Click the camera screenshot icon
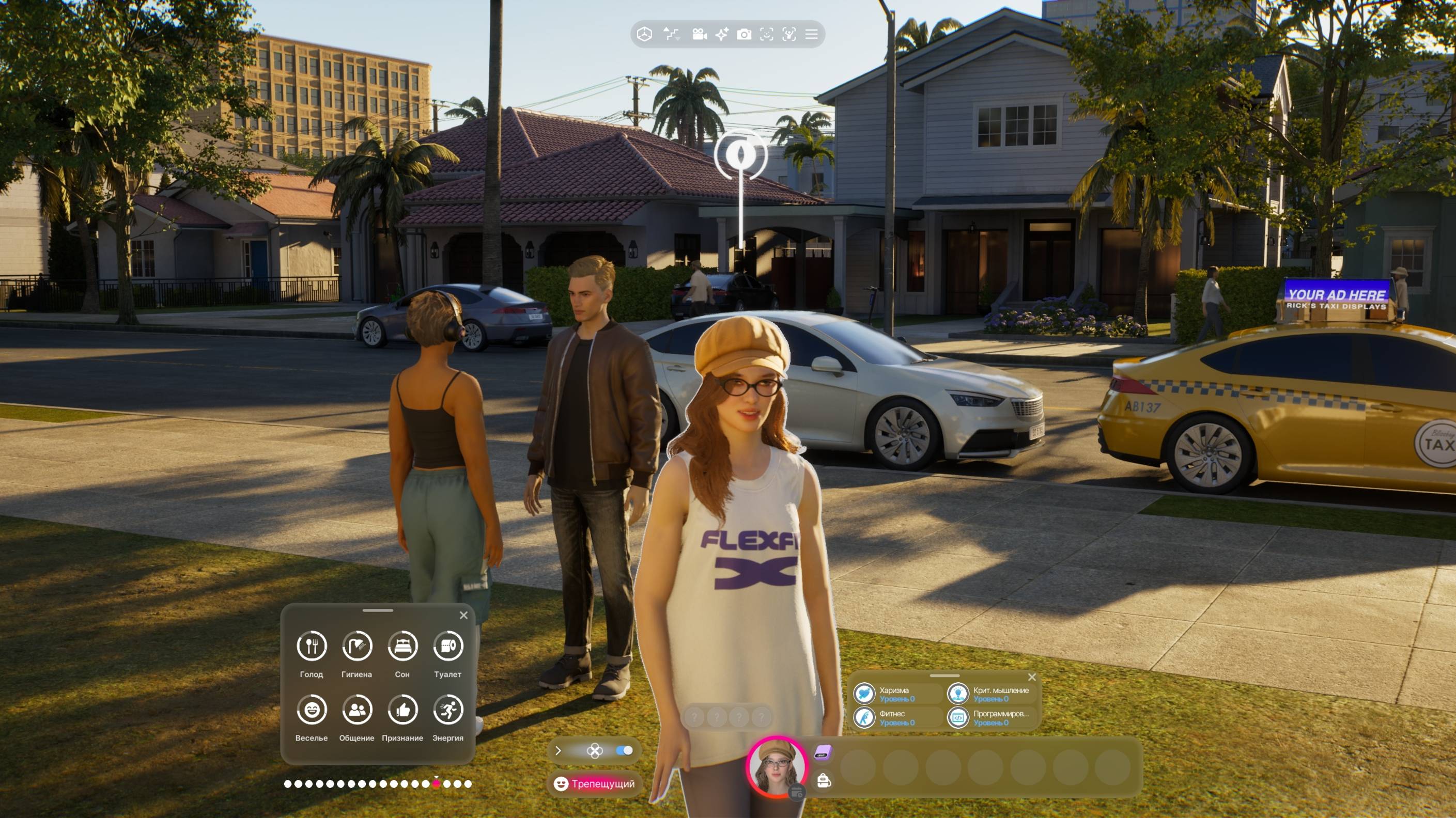1456x818 pixels. click(x=744, y=35)
